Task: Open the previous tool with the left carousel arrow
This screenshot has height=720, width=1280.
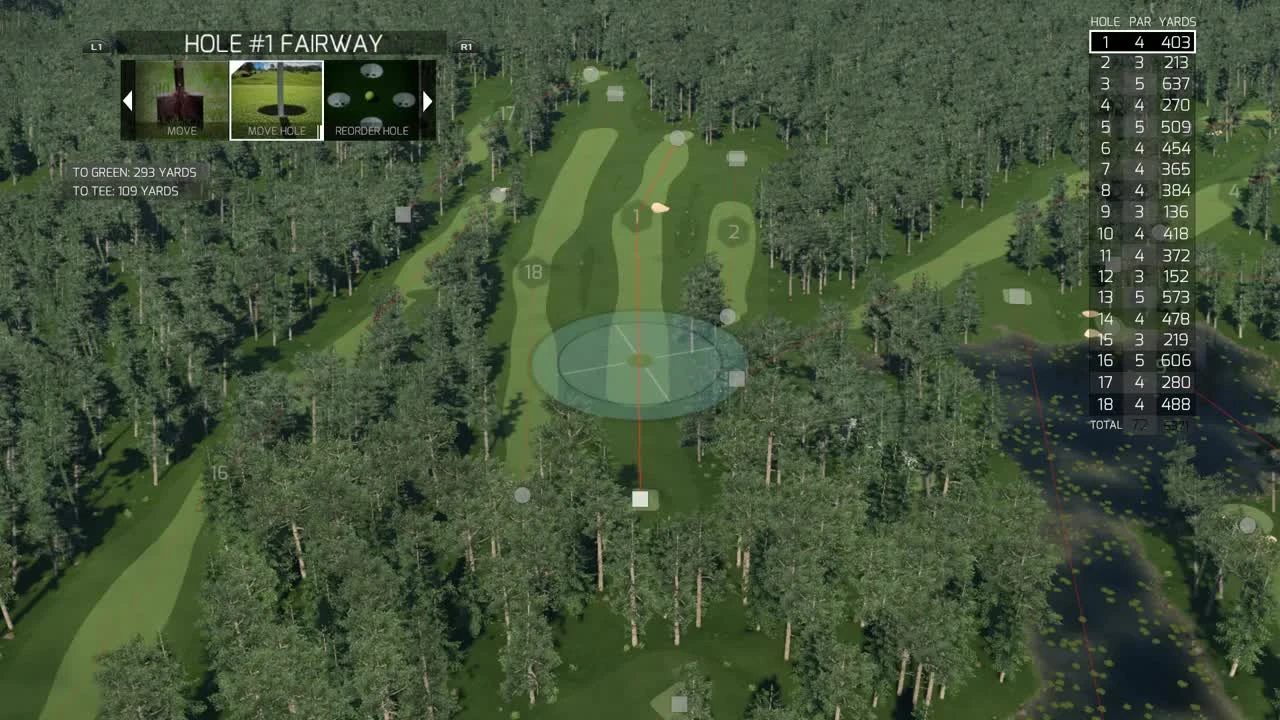Action: [128, 100]
